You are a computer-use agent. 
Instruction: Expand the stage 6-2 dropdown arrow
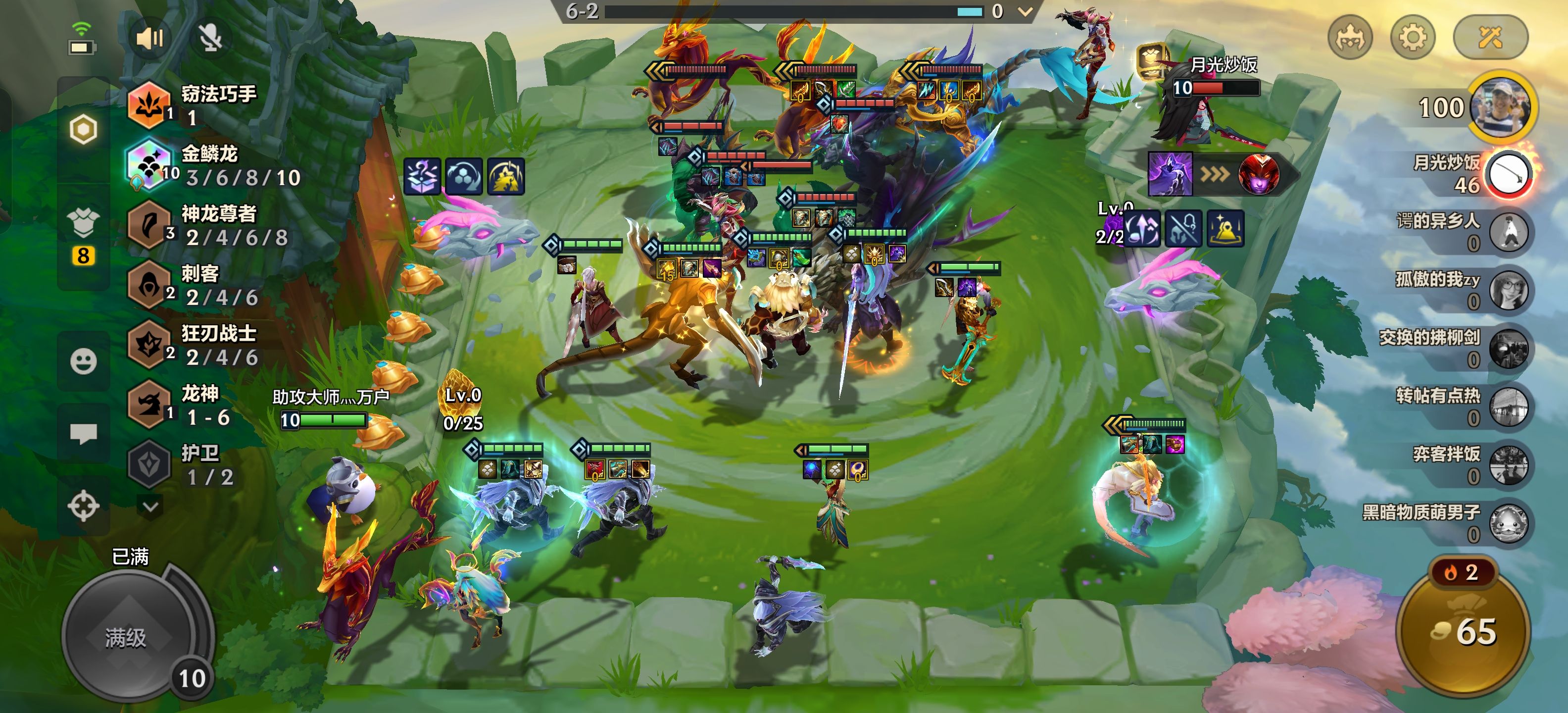point(1025,11)
